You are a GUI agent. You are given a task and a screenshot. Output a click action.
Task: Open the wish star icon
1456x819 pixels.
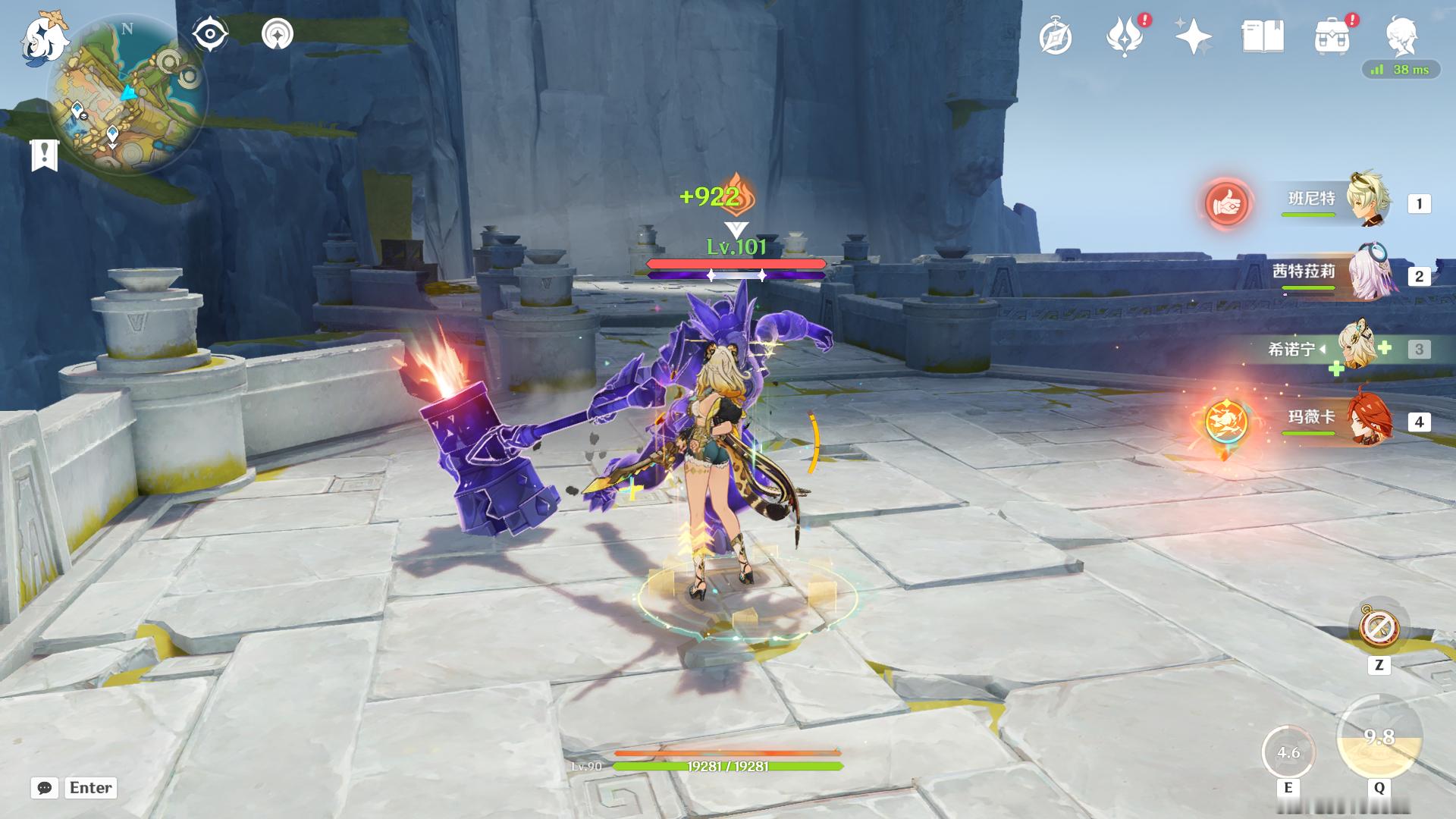coord(1193,36)
